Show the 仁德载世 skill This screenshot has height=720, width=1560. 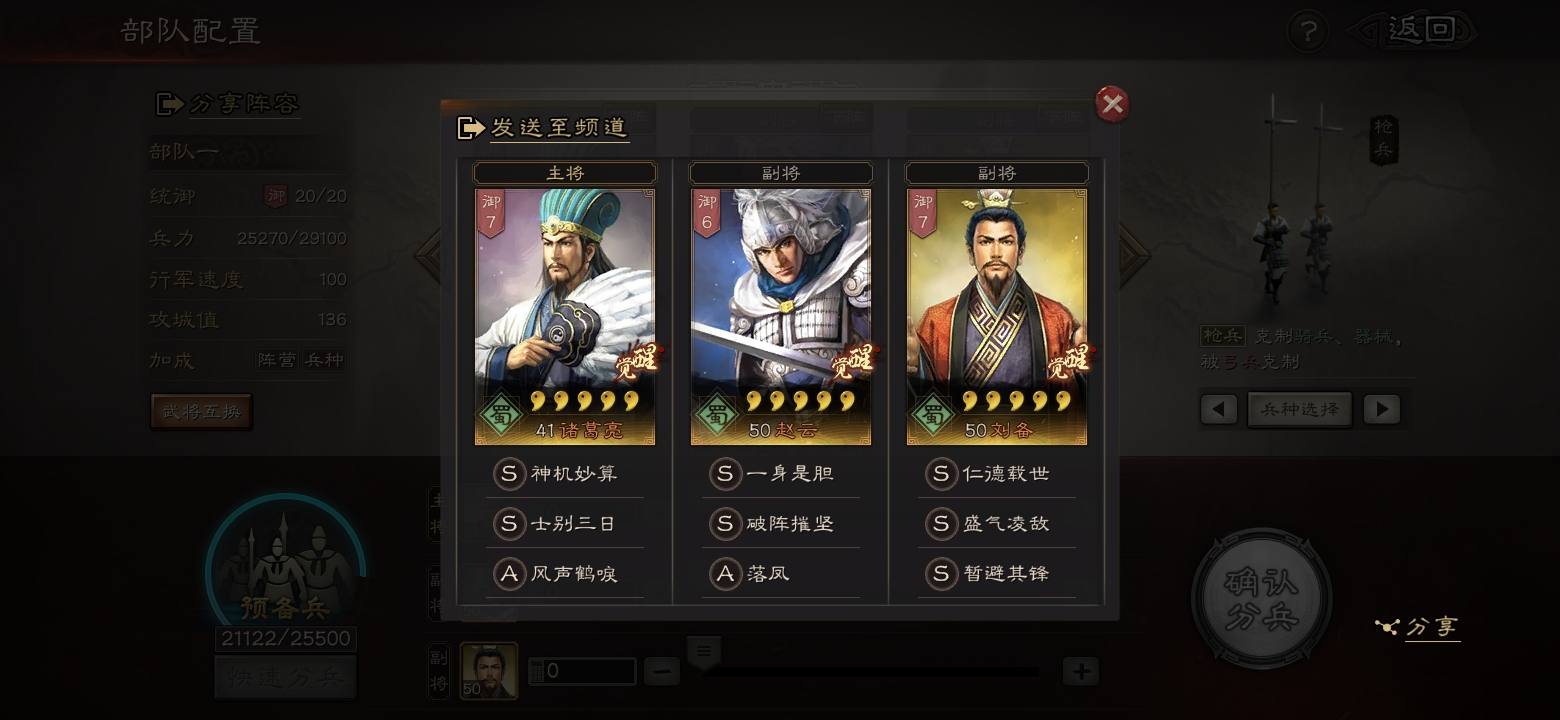(998, 473)
